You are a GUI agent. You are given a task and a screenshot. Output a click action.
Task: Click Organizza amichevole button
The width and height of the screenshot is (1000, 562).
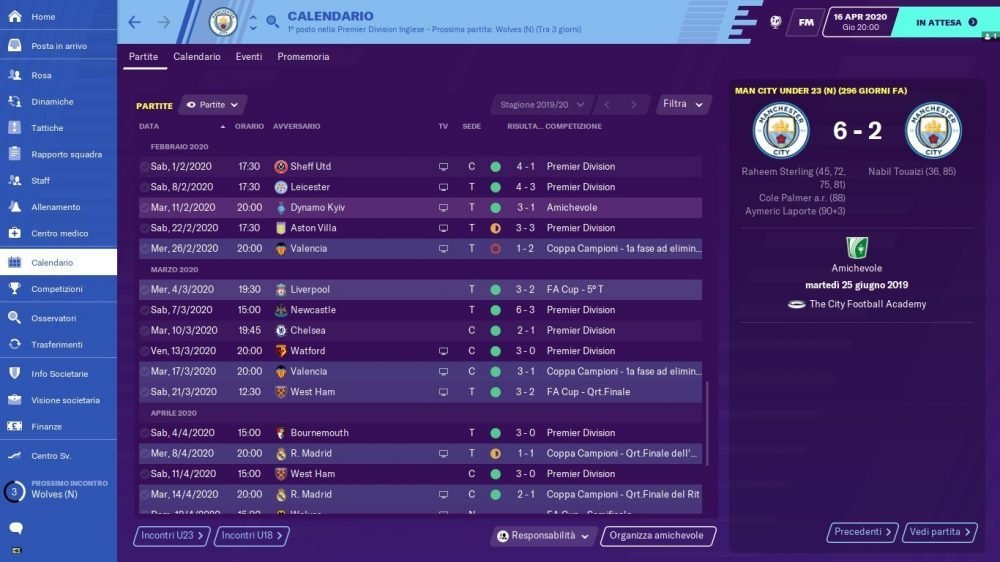coord(657,536)
